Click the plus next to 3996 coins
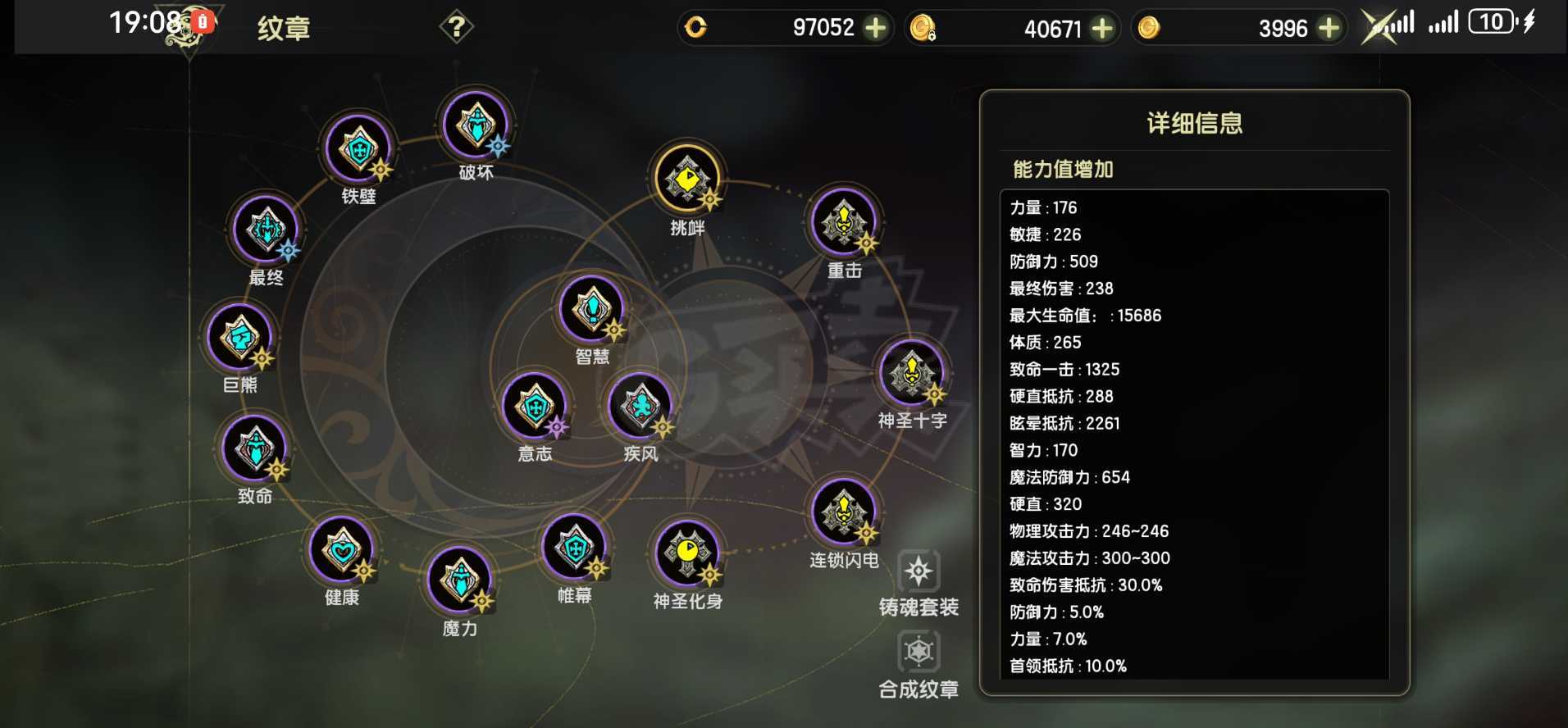Viewport: 1568px width, 728px height. (x=1329, y=27)
